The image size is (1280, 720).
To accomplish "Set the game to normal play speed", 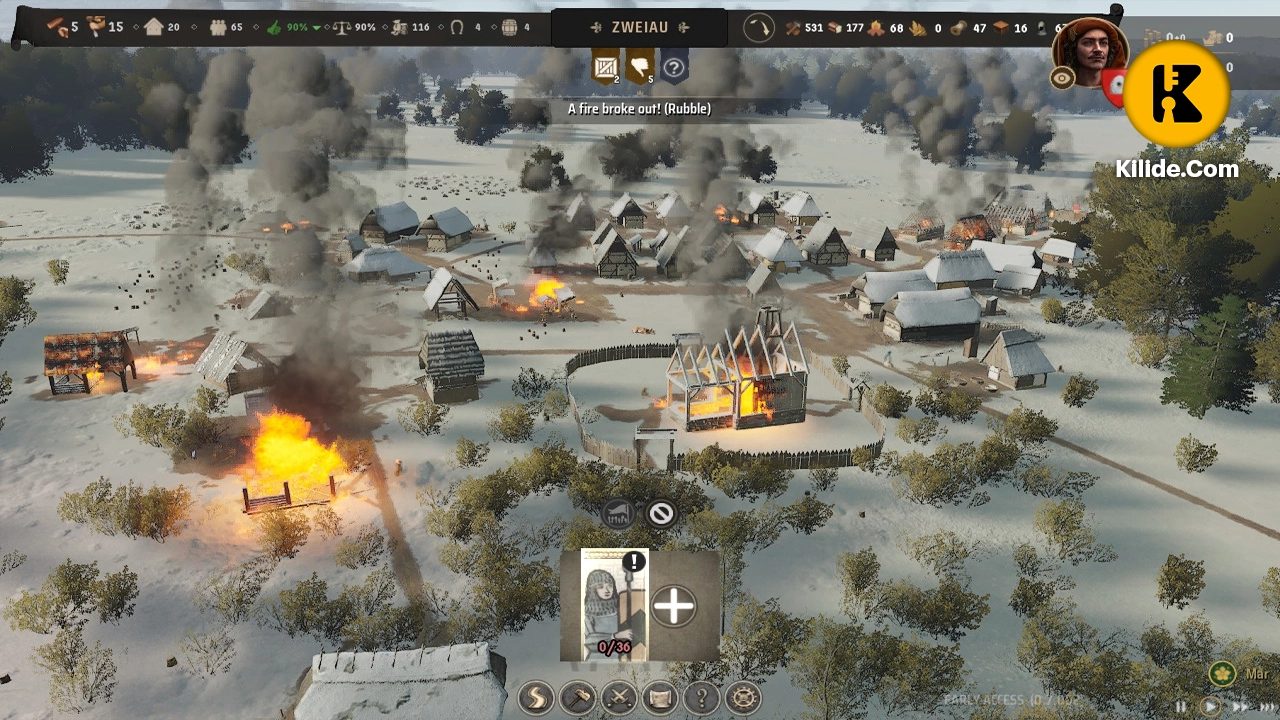I will (1210, 706).
